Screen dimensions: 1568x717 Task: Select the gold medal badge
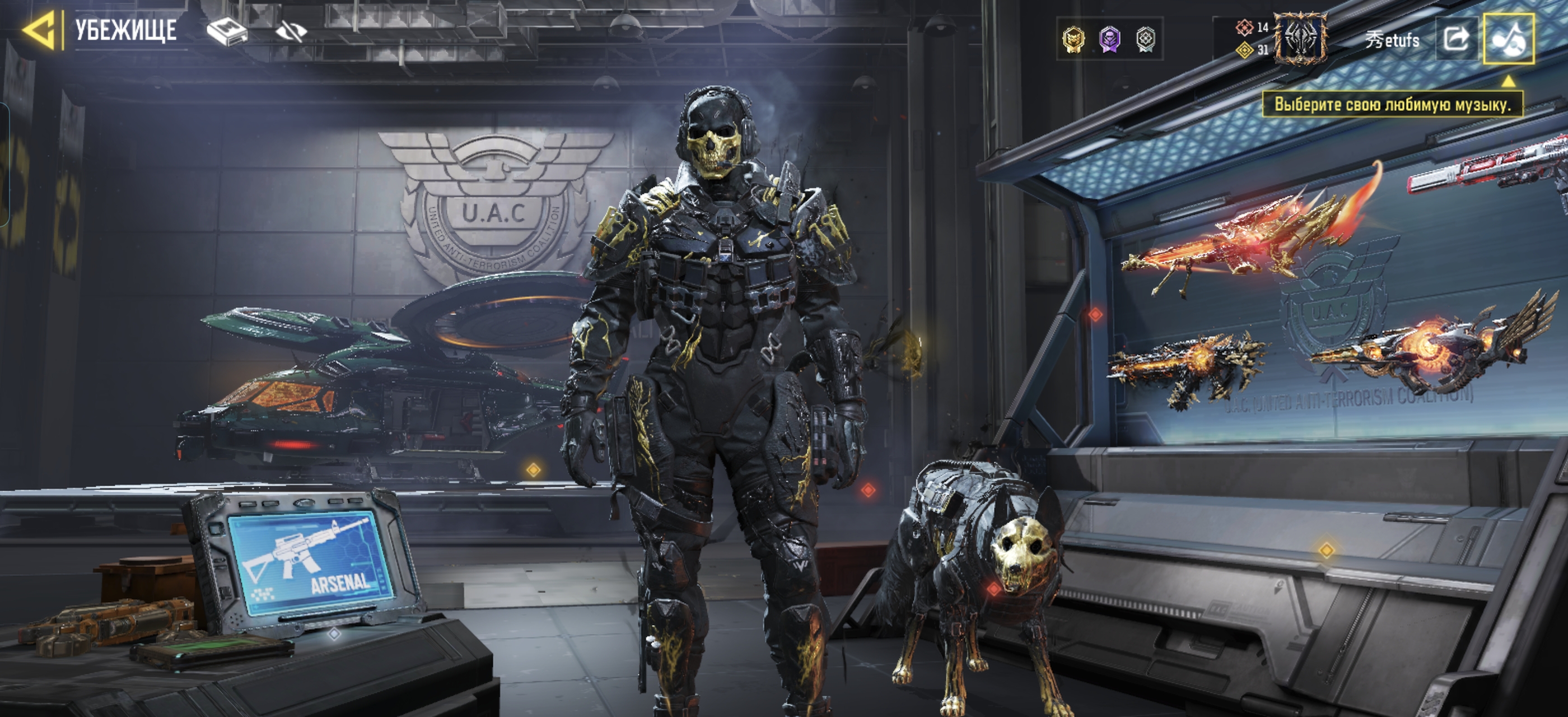[1074, 40]
